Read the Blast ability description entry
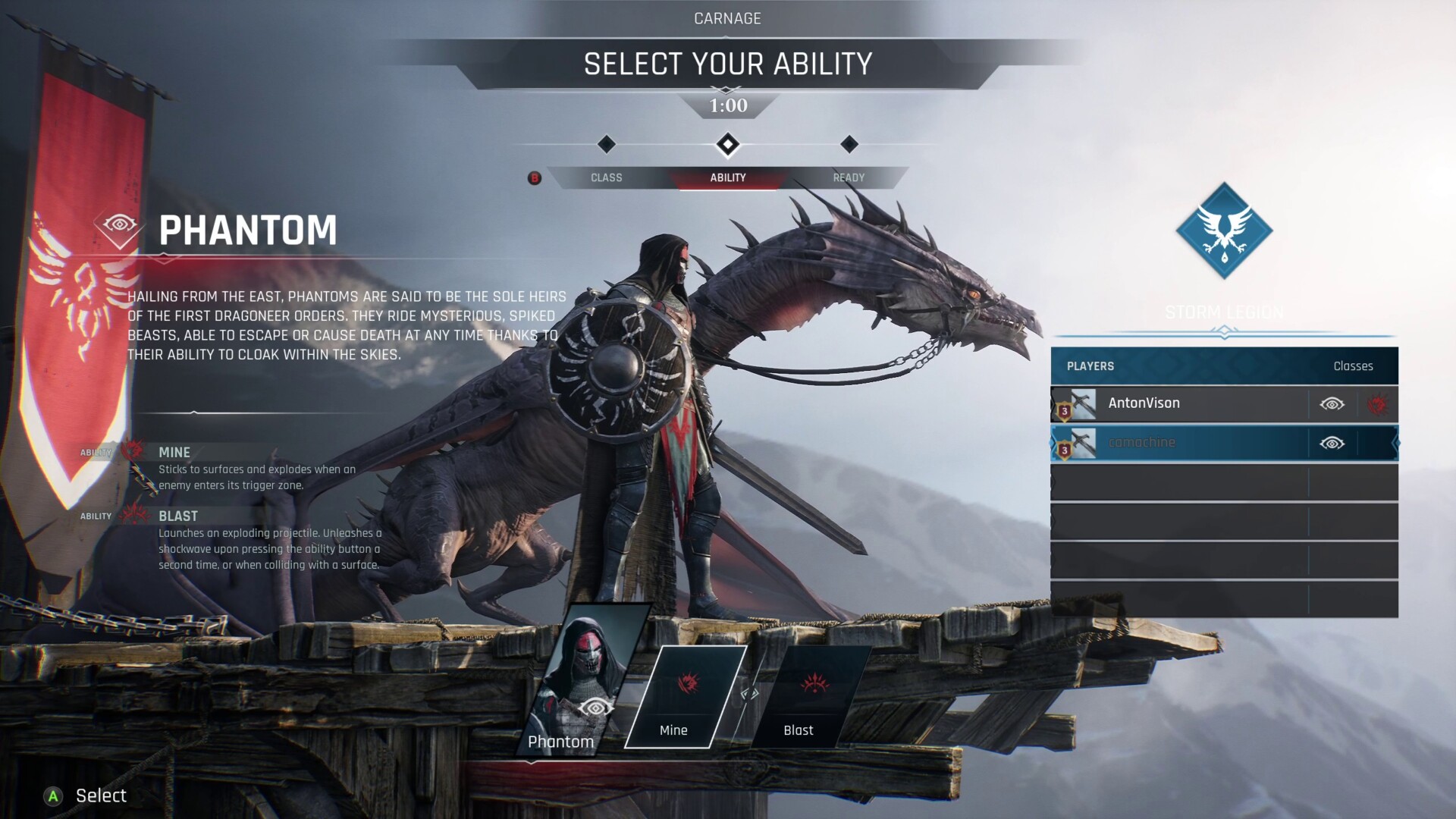This screenshot has height=819, width=1456. pos(269,540)
